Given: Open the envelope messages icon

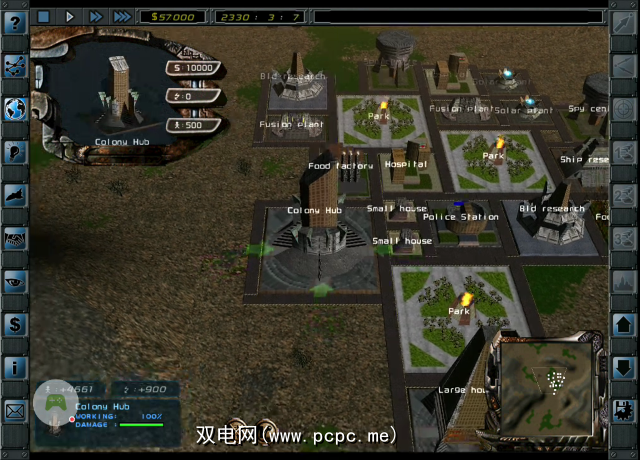Looking at the screenshot, I should click(15, 410).
